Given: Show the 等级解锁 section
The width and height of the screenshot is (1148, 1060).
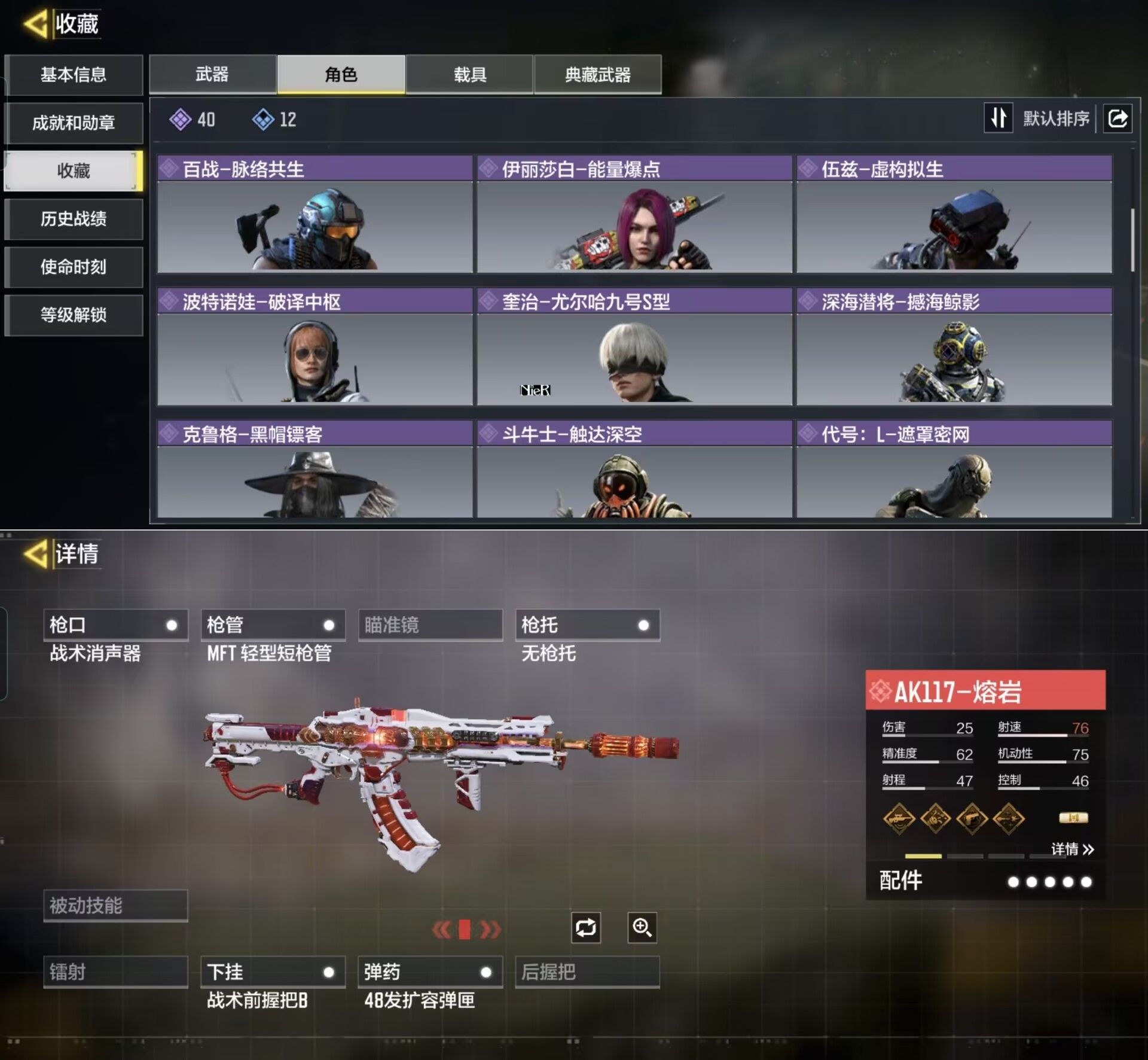Looking at the screenshot, I should [x=74, y=315].
